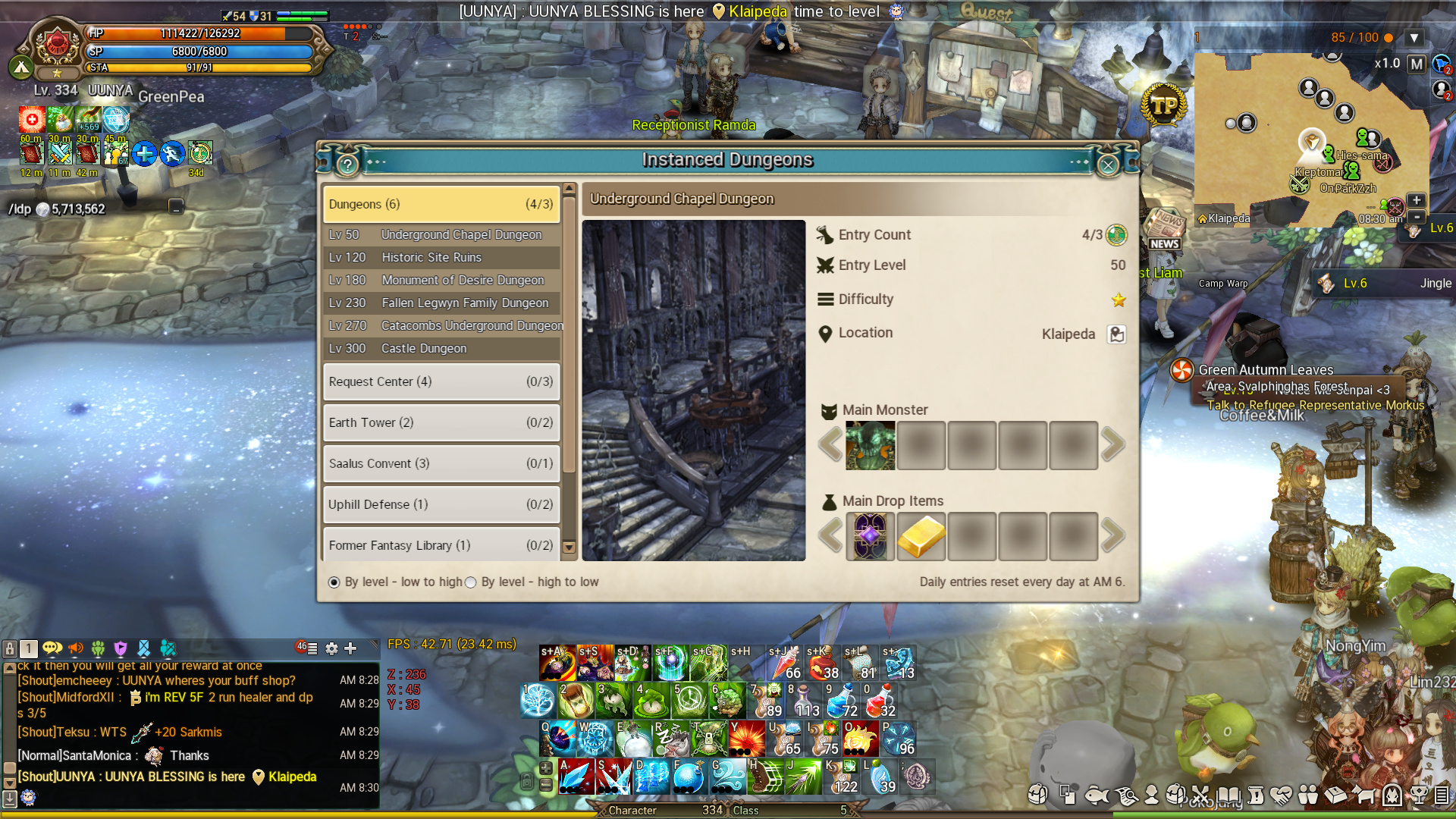Show next main drop items

coord(1112,536)
